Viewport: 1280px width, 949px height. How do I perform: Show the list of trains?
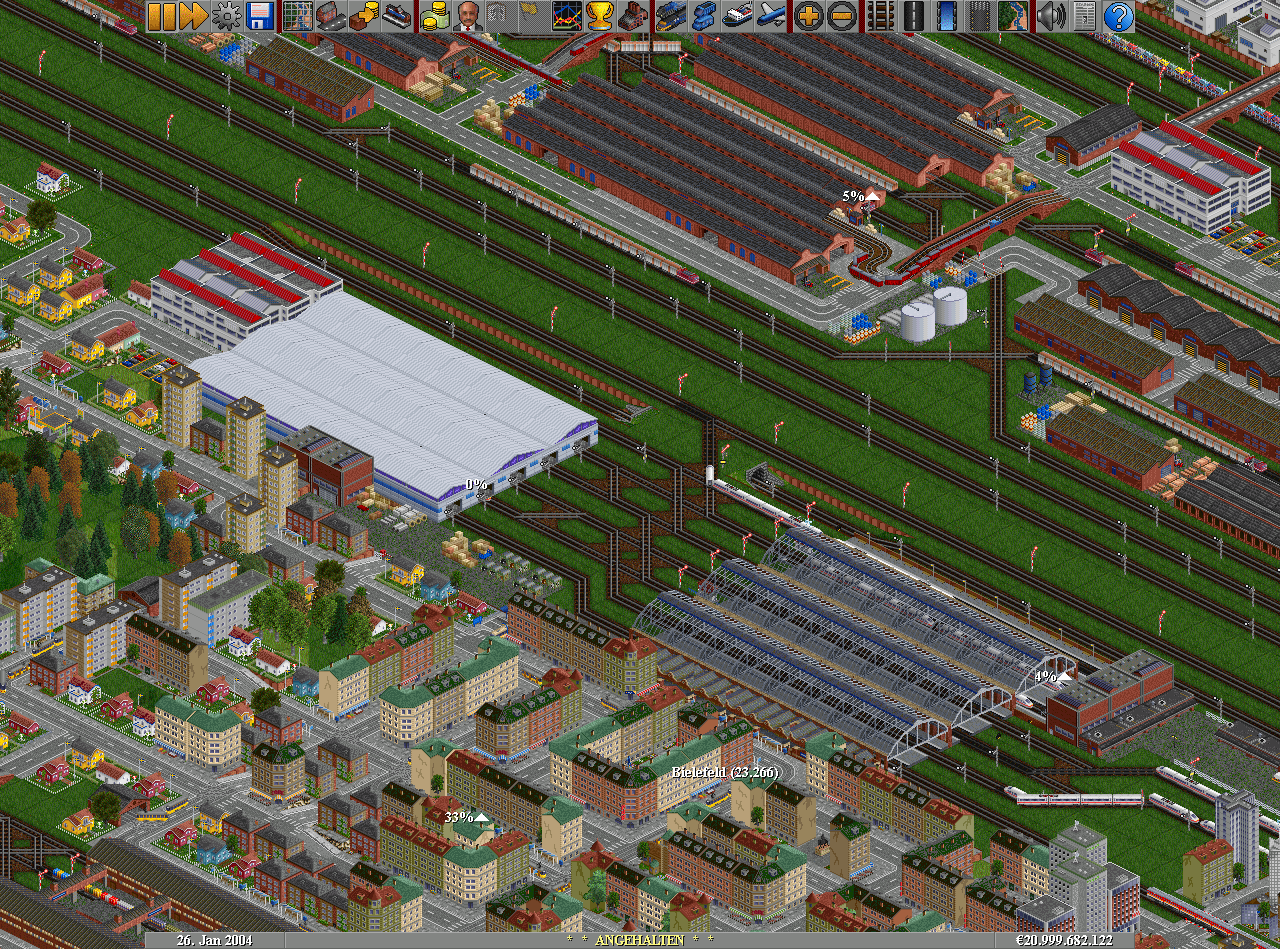(671, 15)
